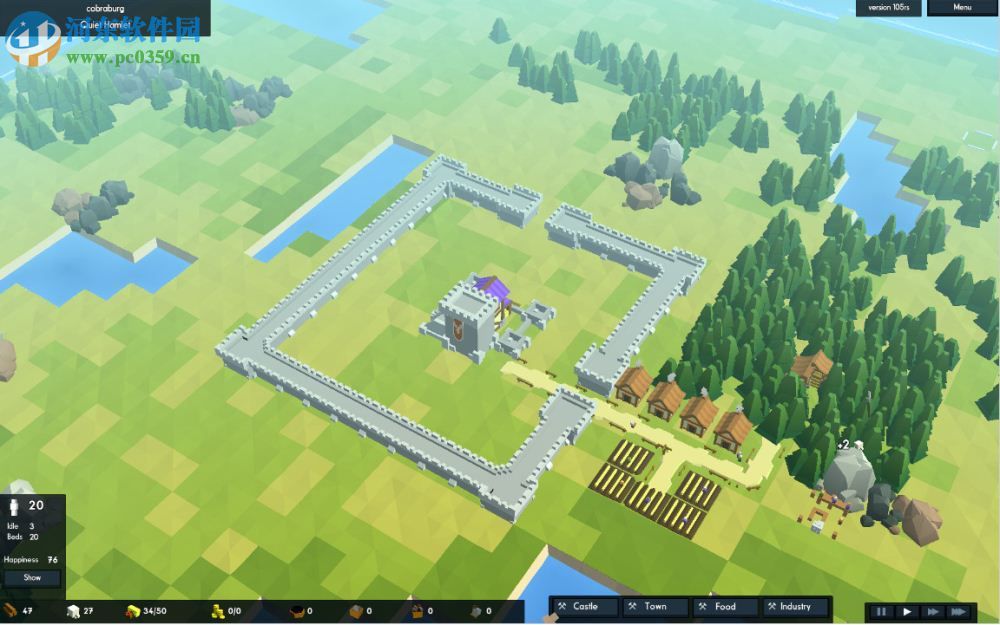Set game speed to triple fast-forward

(958, 611)
